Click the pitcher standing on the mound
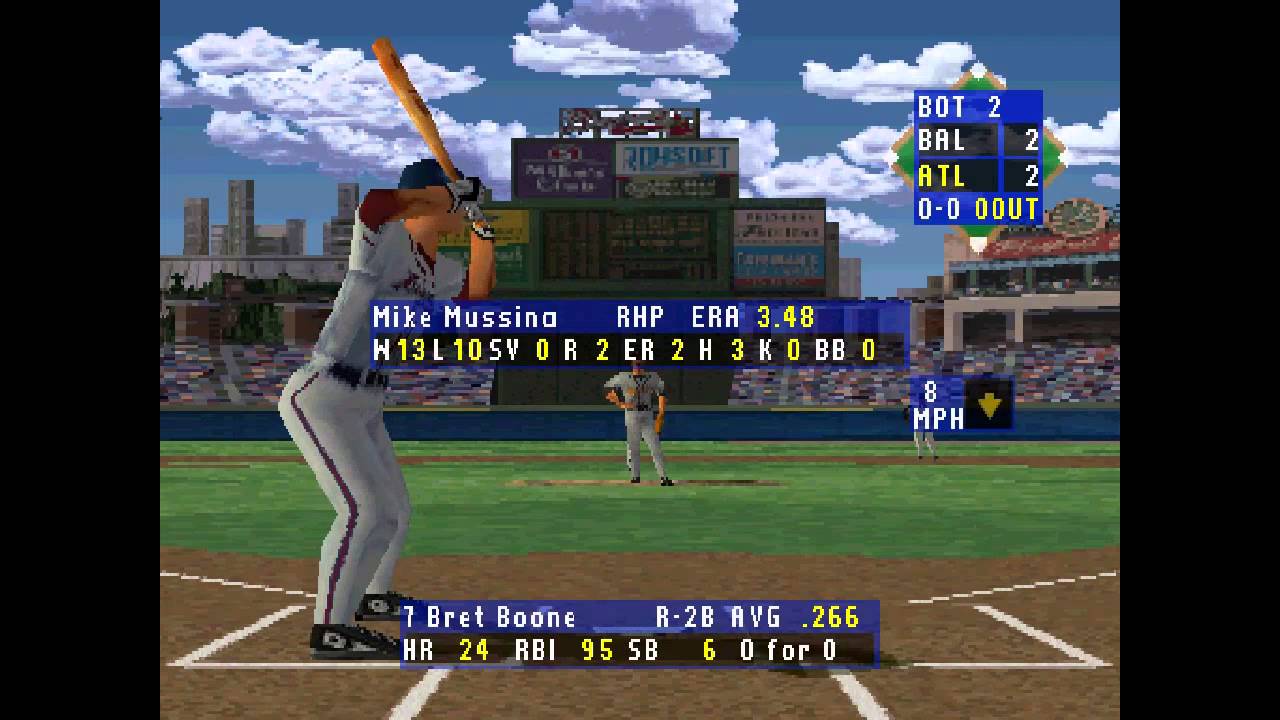The image size is (1280, 720). point(640,430)
